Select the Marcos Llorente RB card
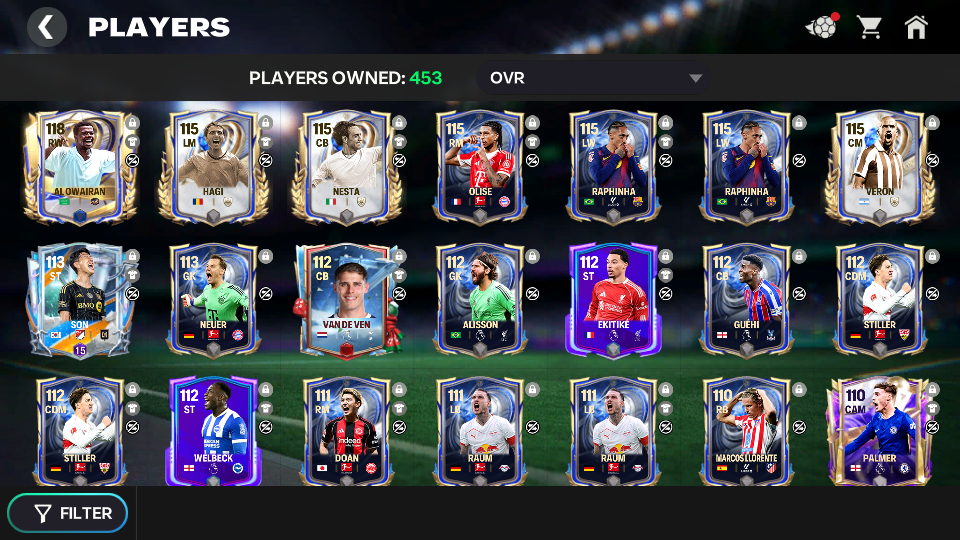This screenshot has height=540, width=960. tap(745, 432)
